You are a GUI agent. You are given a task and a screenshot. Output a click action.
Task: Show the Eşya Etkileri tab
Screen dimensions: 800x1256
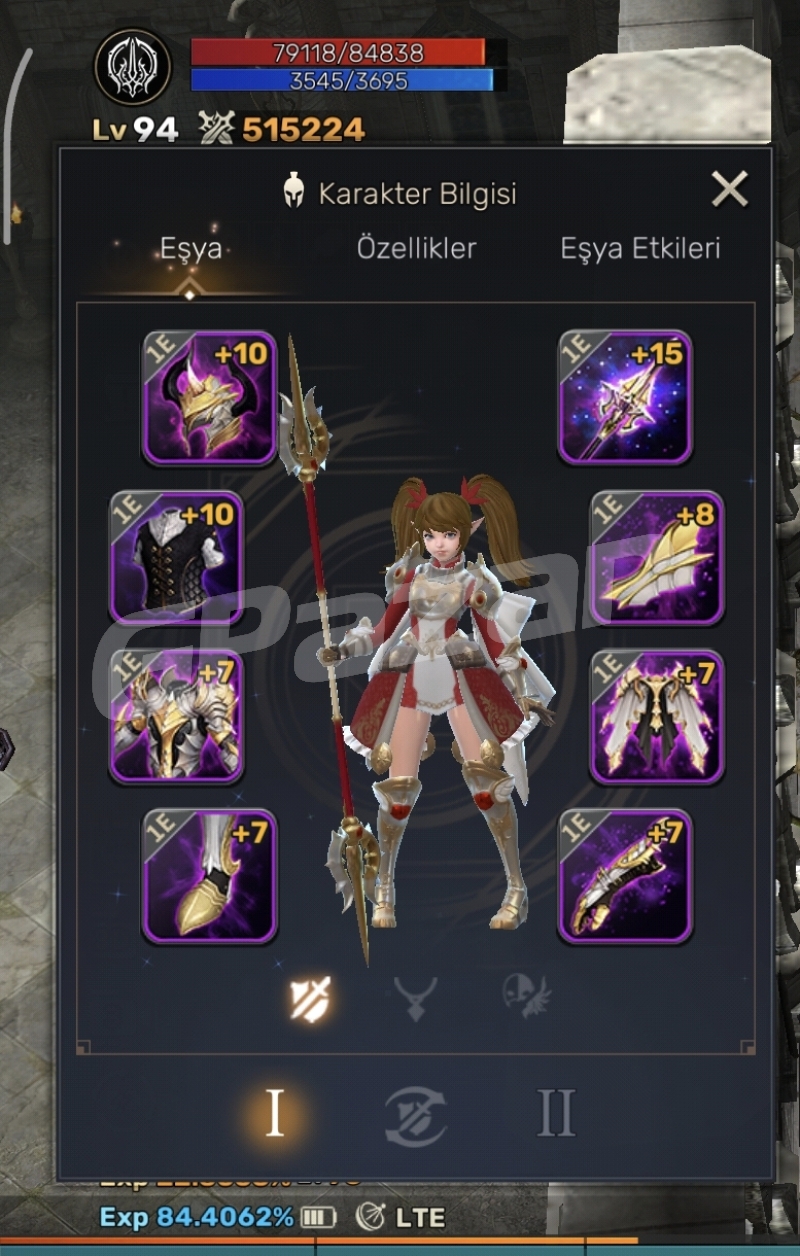[x=640, y=249]
